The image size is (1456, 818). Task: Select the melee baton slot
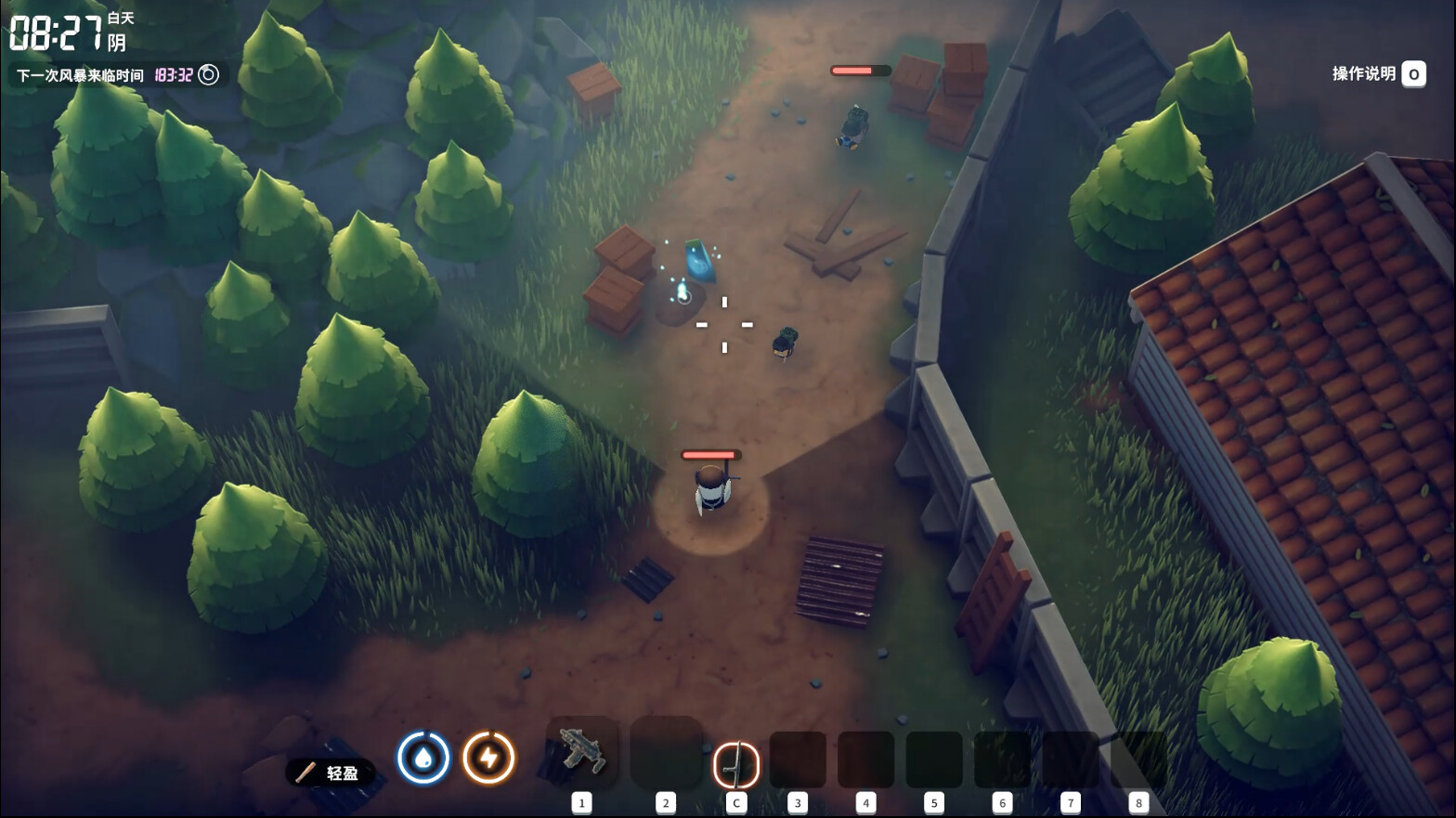point(735,764)
